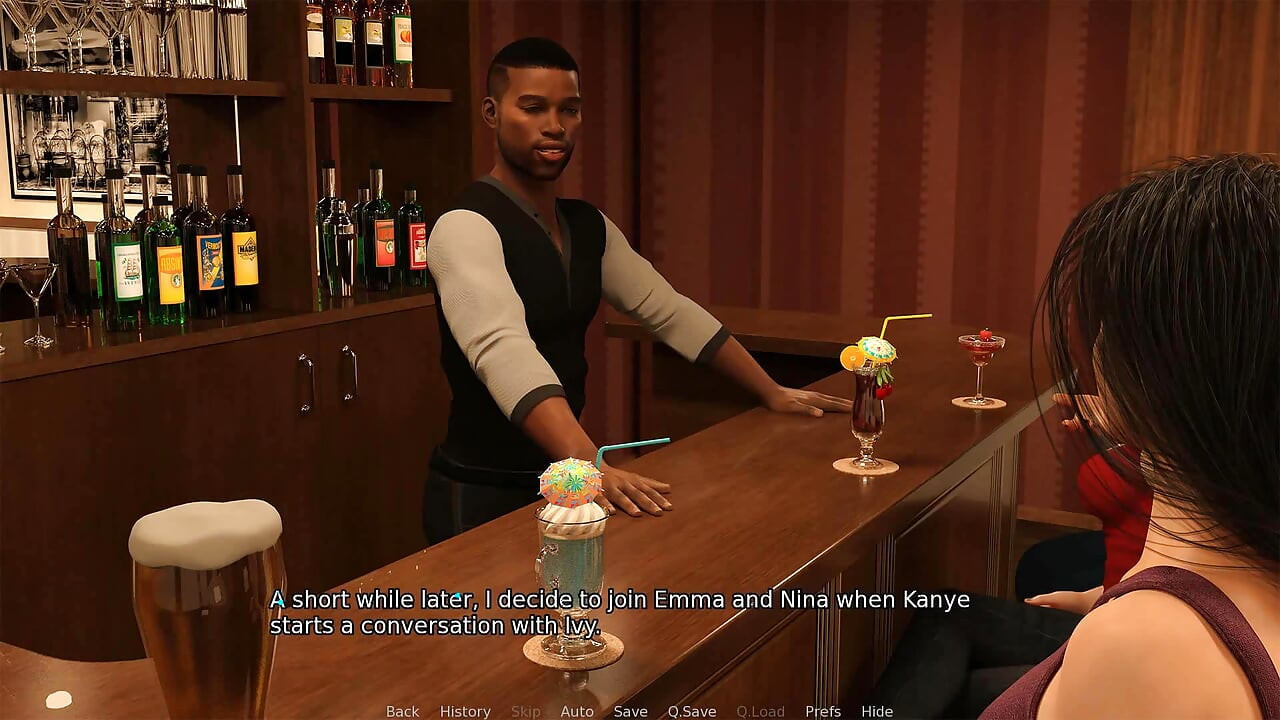Toggle Auto advance mode
Image resolution: width=1280 pixels, height=720 pixels.
pos(577,711)
